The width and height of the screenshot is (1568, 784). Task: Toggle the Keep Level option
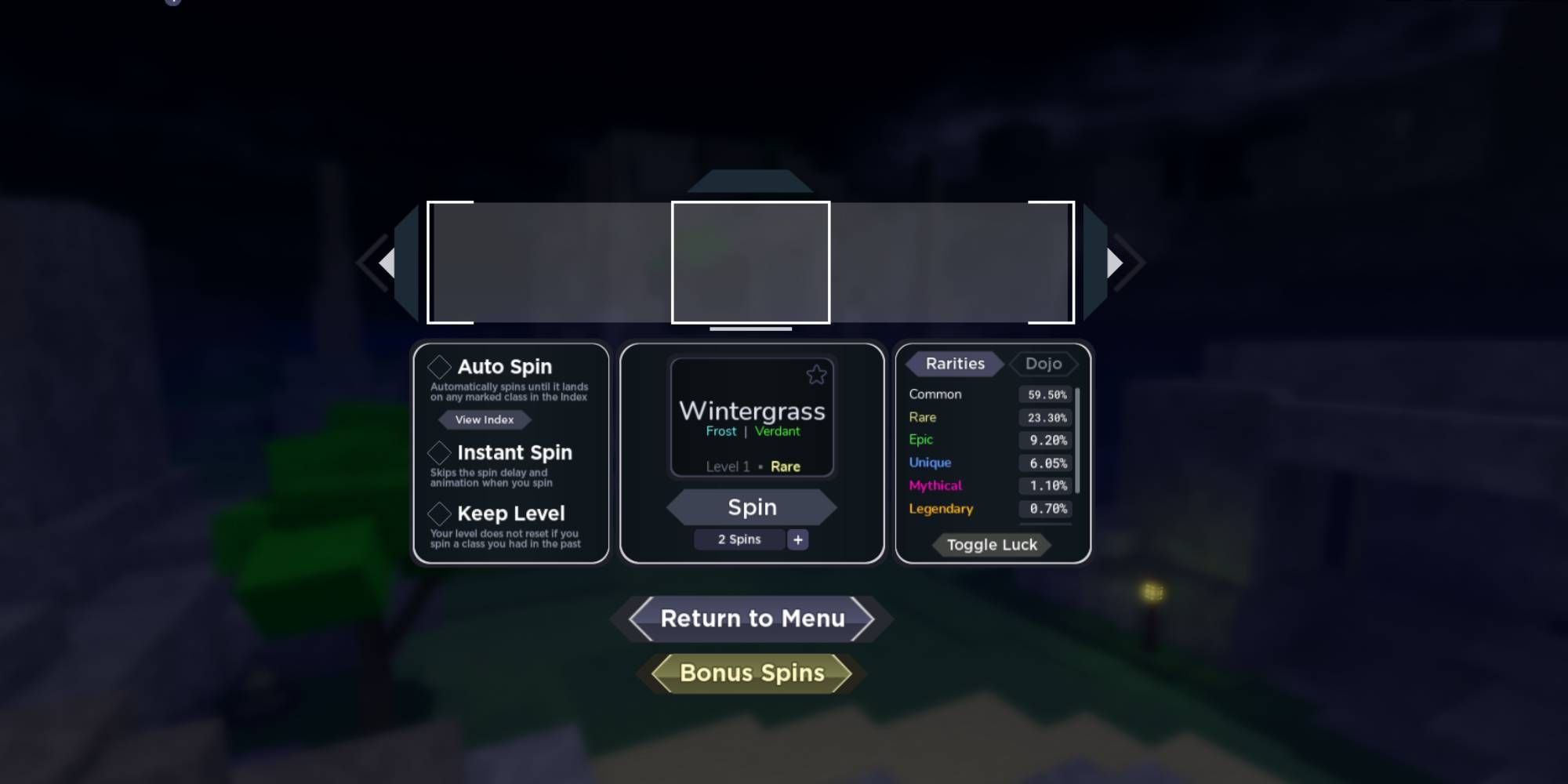tap(439, 514)
